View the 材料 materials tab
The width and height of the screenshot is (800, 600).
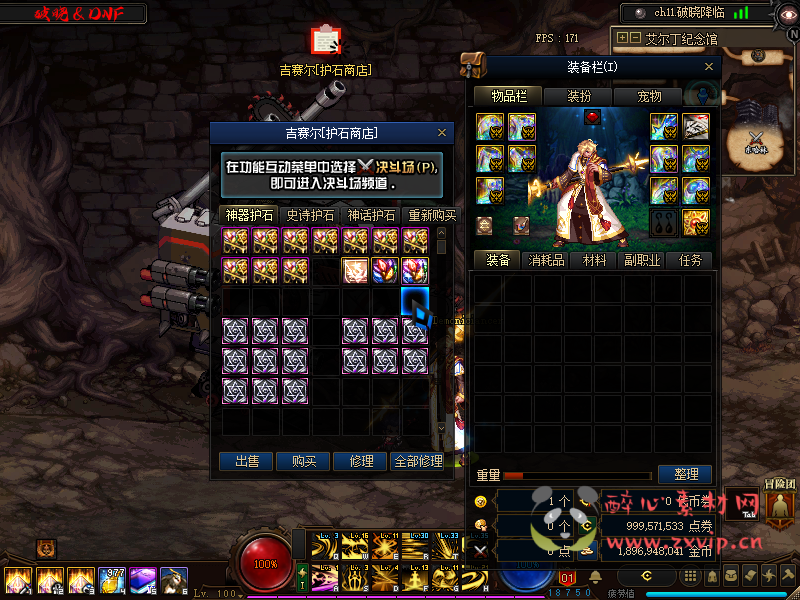(594, 260)
